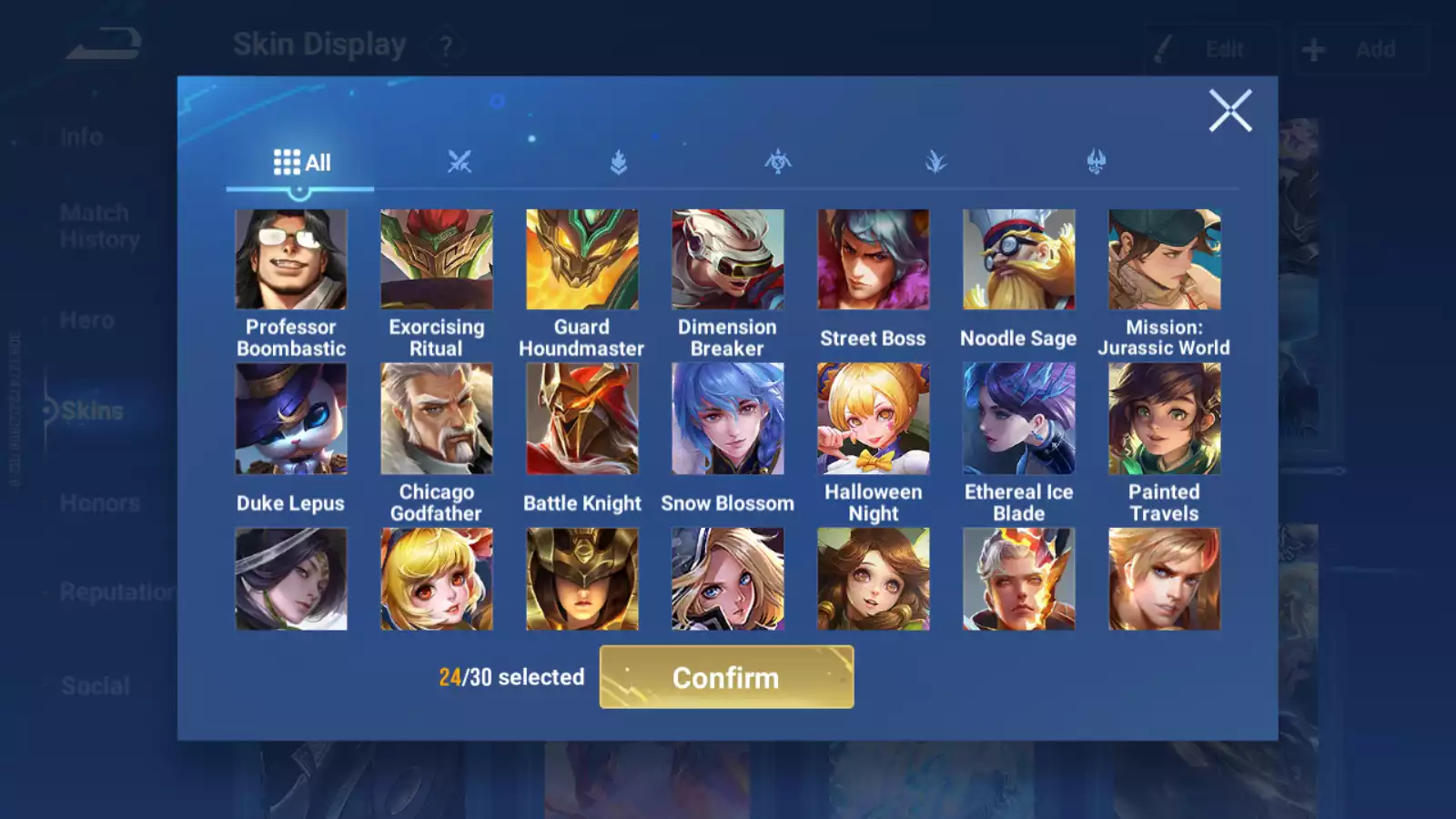Pick the Painted Travels skin
The image size is (1456, 819).
[x=1165, y=420]
